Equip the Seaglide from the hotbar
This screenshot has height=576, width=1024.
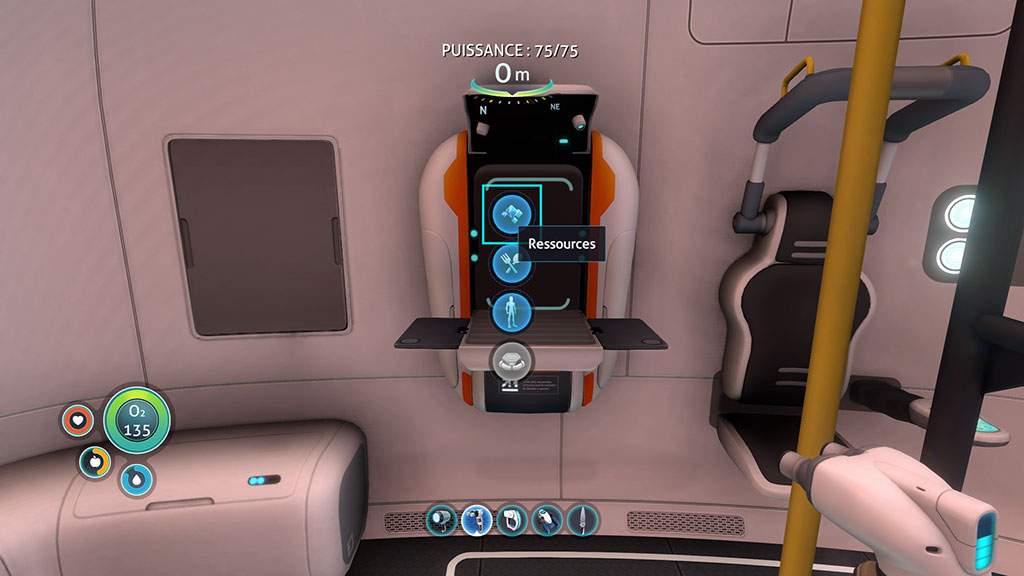point(547,519)
